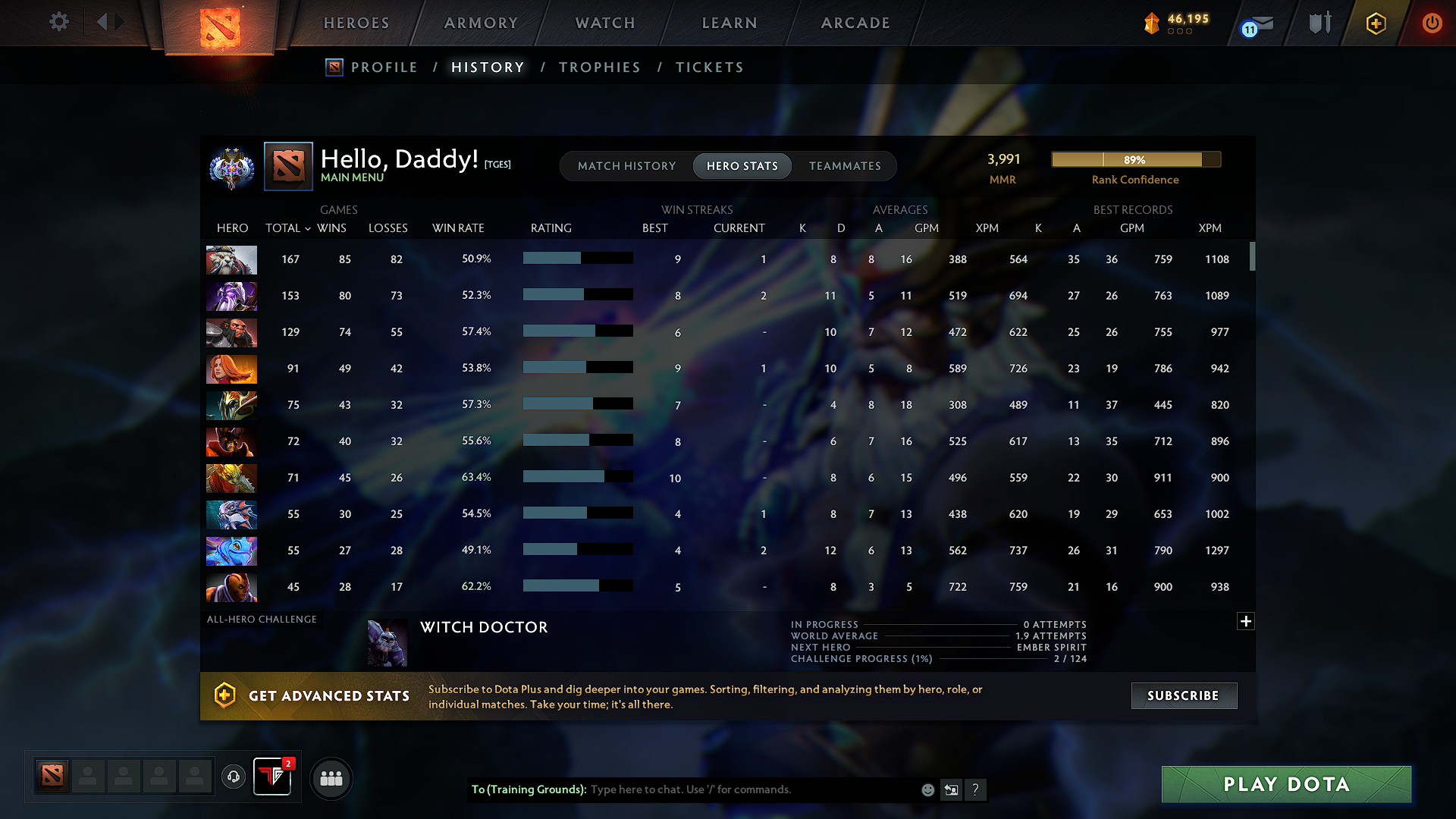
Task: Click the Rank Confidence progress bar
Action: tap(1135, 159)
